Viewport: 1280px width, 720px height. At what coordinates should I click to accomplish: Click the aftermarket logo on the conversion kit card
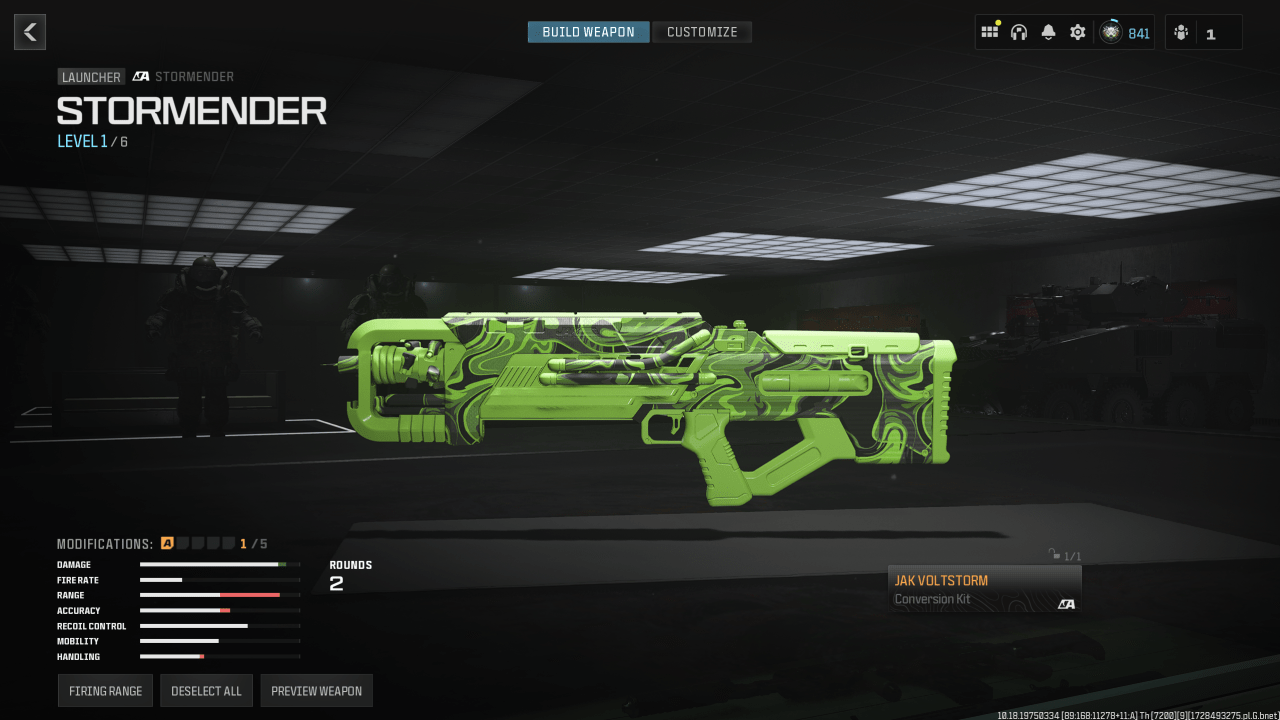[x=1066, y=603]
